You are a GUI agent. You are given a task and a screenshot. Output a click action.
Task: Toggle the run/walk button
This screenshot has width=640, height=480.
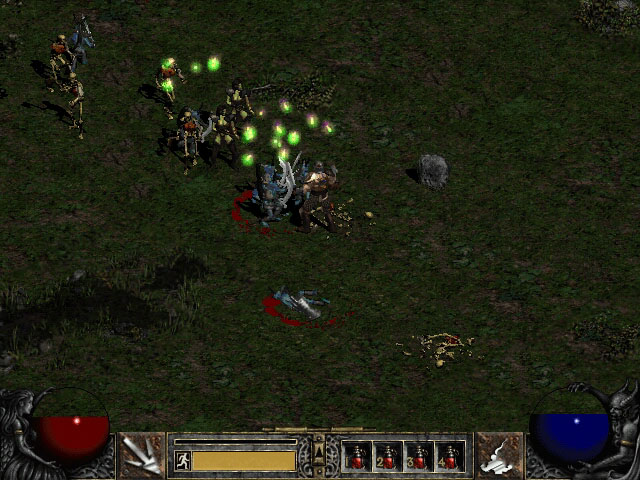coord(183,460)
